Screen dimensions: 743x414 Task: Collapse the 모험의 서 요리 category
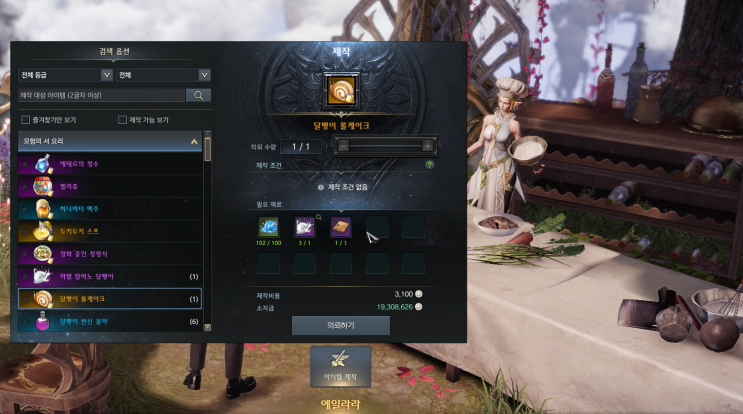point(194,143)
